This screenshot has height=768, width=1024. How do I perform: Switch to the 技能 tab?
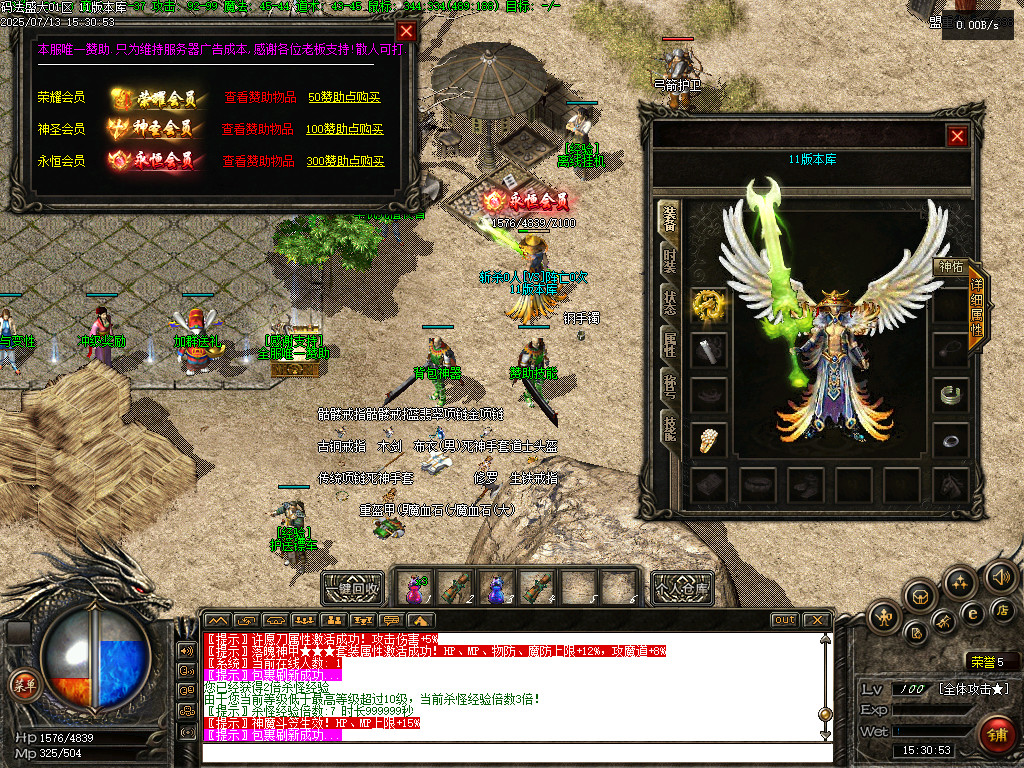pos(668,427)
